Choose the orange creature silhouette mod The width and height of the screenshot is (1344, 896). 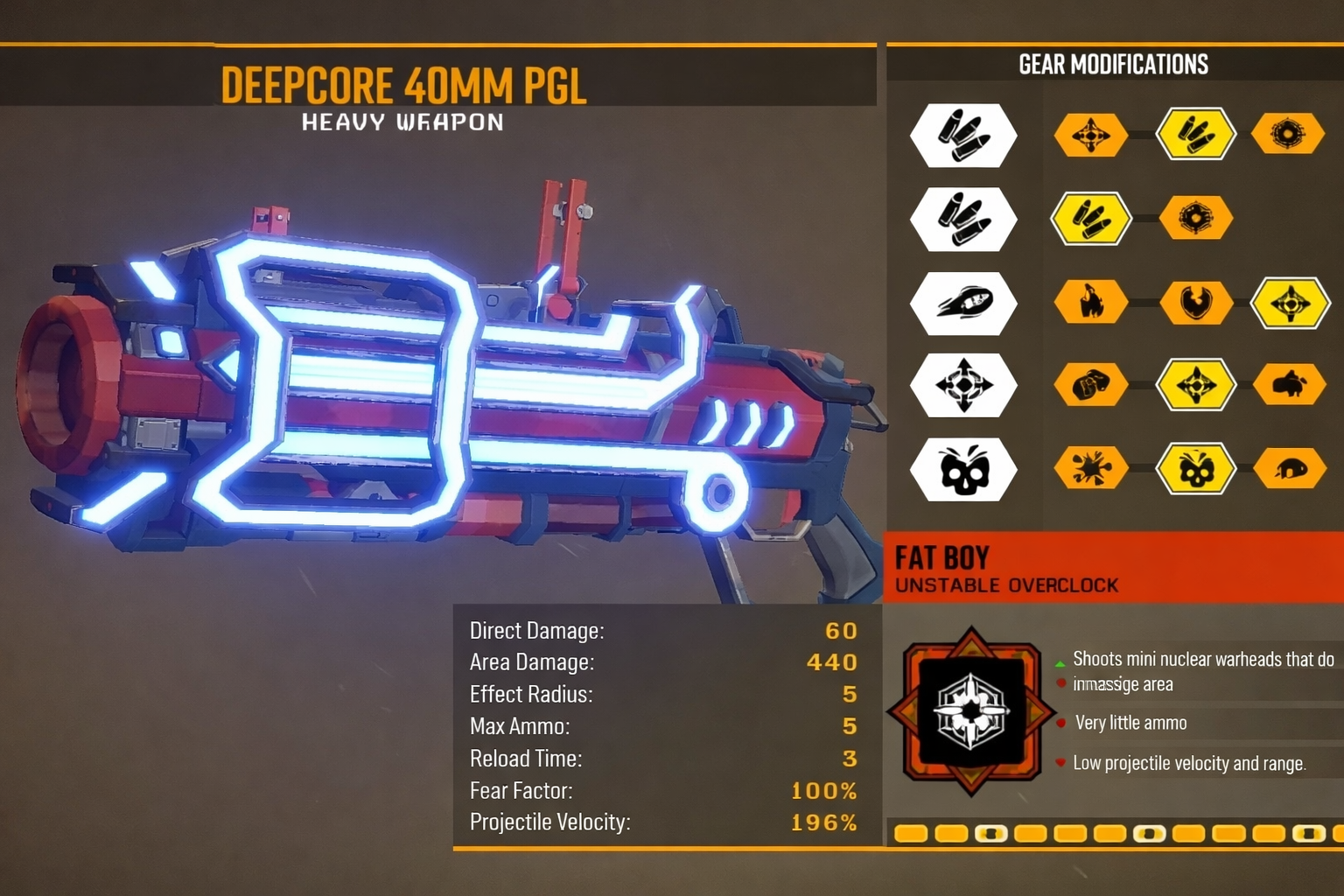coord(1288,385)
